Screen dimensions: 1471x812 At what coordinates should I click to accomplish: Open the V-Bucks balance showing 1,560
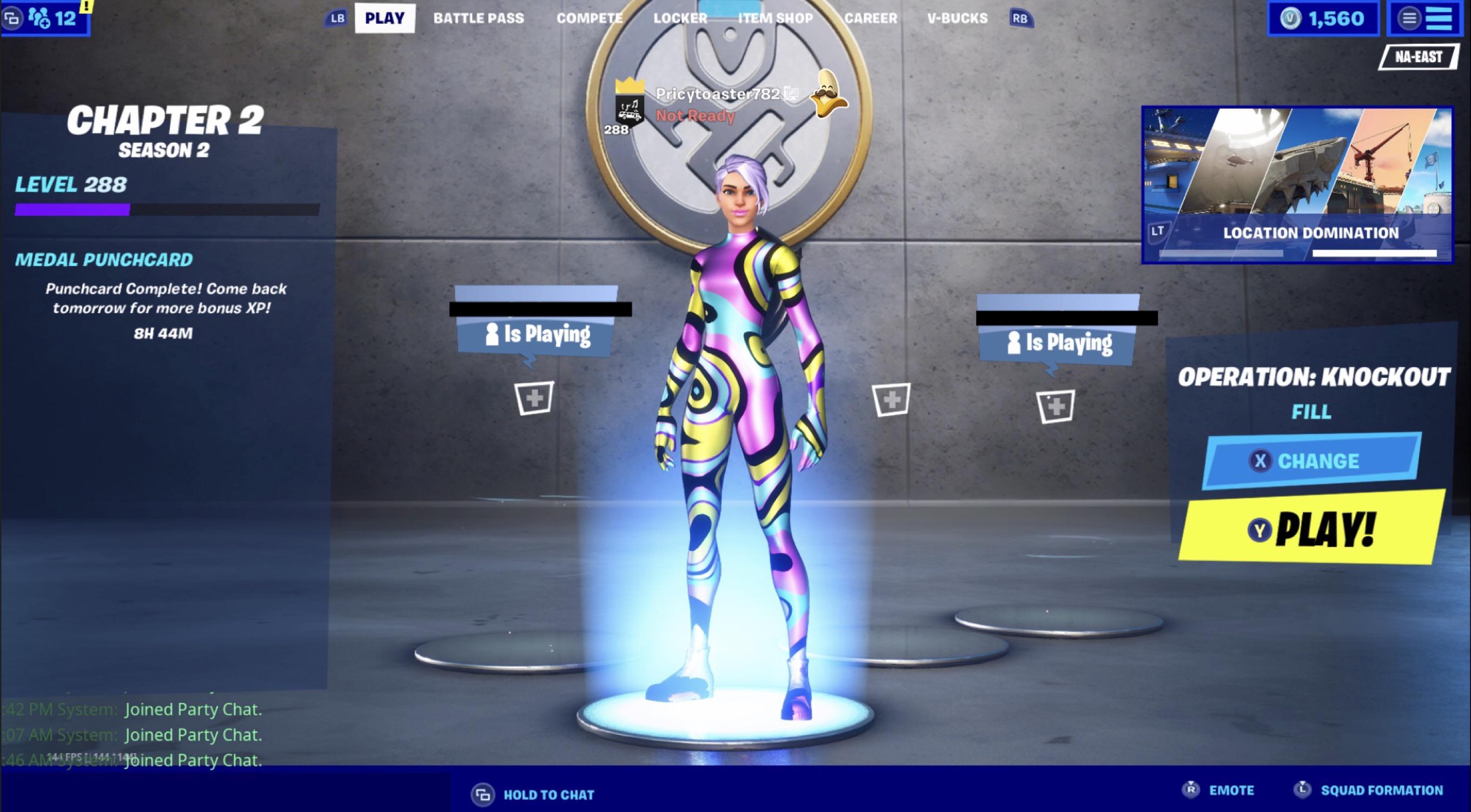coord(1324,18)
